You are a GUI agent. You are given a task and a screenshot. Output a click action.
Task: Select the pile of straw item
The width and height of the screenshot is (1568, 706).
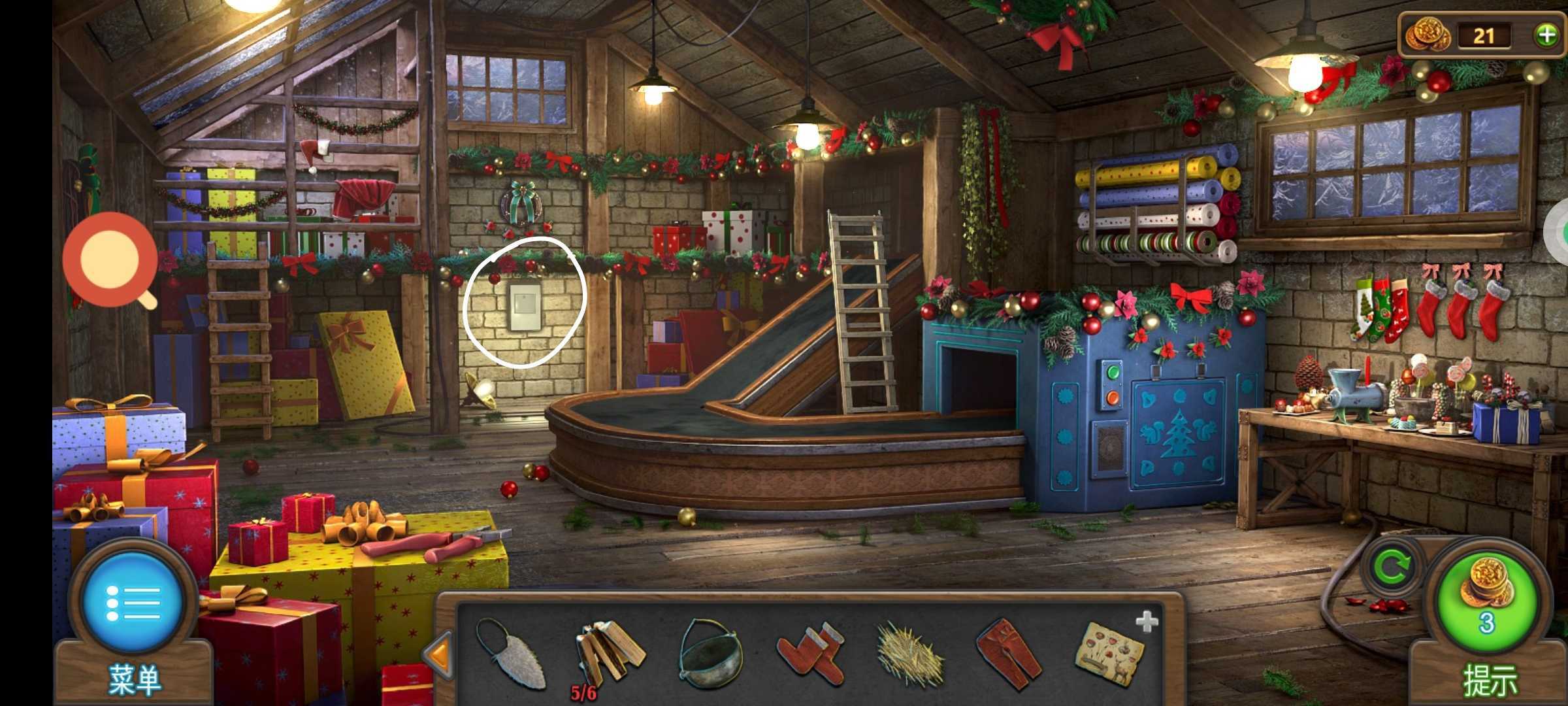(x=909, y=655)
